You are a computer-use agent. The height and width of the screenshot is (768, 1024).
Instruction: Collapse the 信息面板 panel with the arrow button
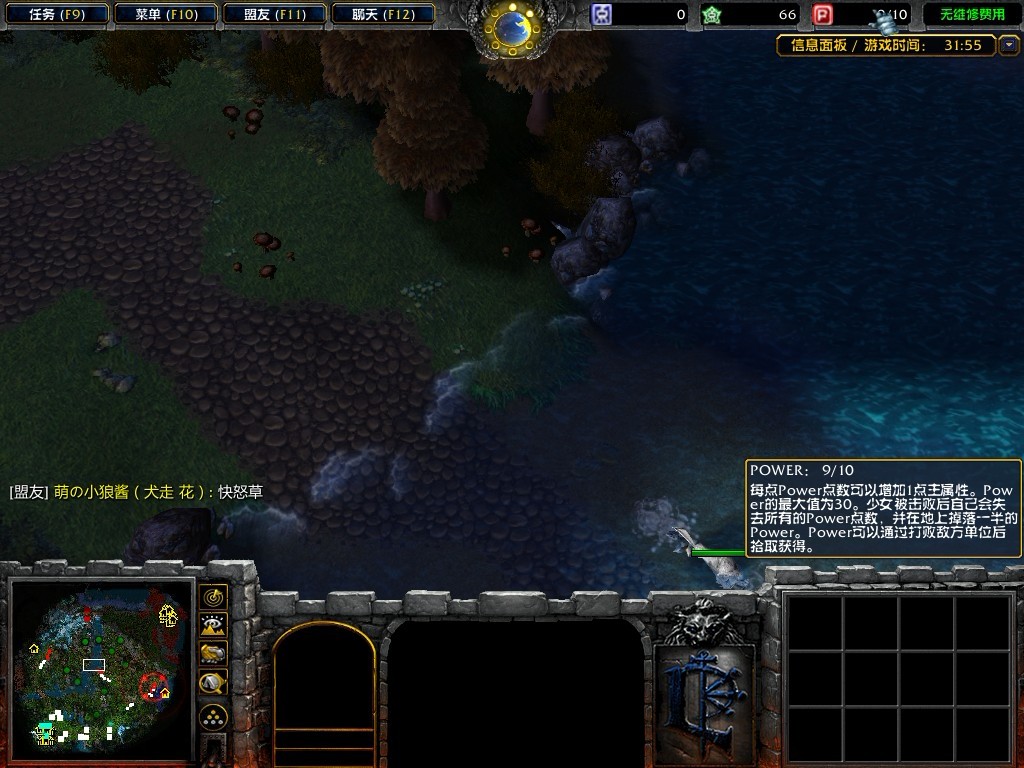pyautogui.click(x=1009, y=45)
